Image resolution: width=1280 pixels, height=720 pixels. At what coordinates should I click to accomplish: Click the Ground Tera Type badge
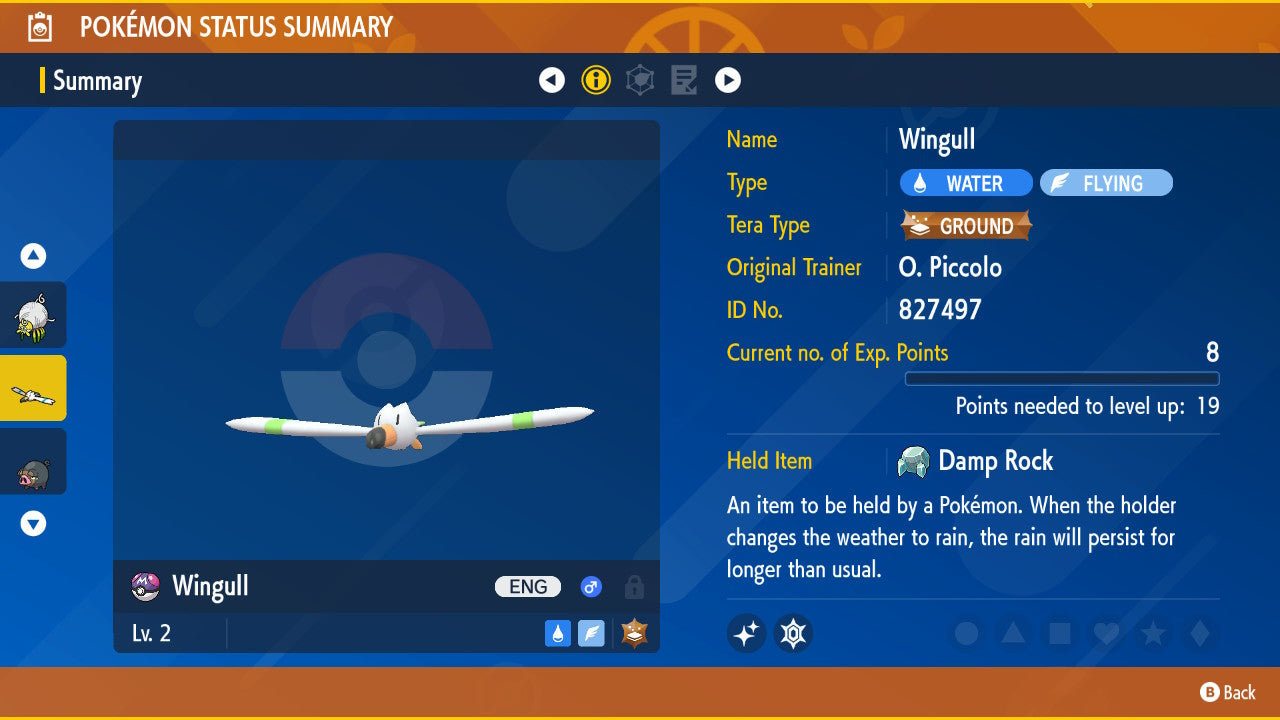966,226
